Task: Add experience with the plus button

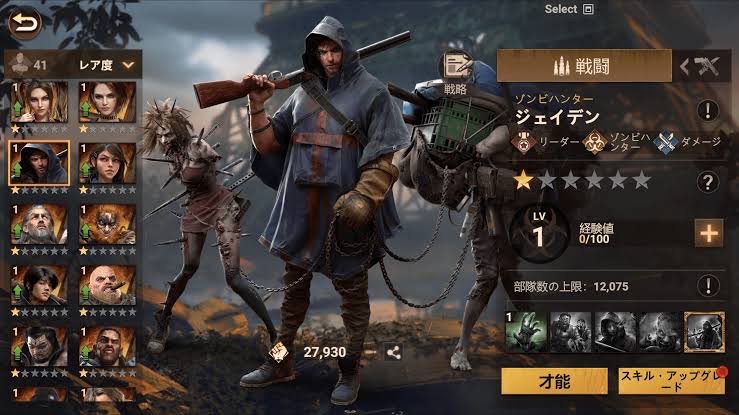Action: pos(709,233)
